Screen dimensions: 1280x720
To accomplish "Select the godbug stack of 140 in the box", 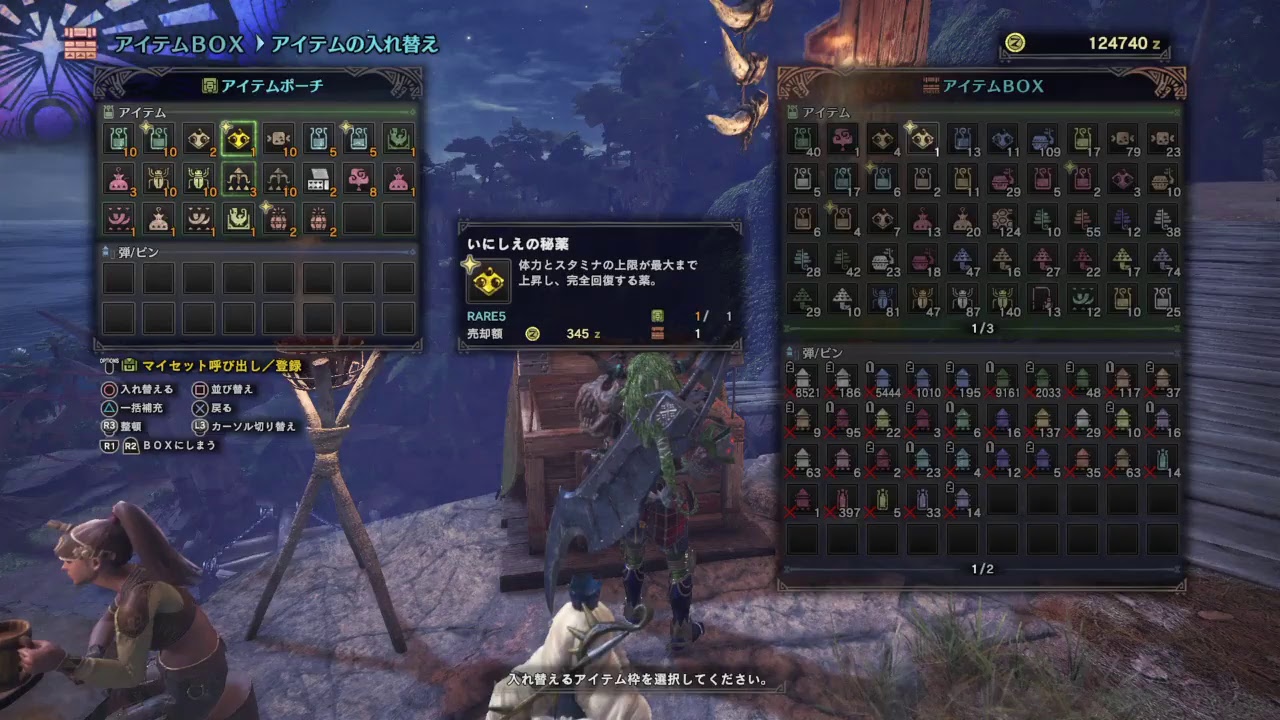I will coord(1002,300).
